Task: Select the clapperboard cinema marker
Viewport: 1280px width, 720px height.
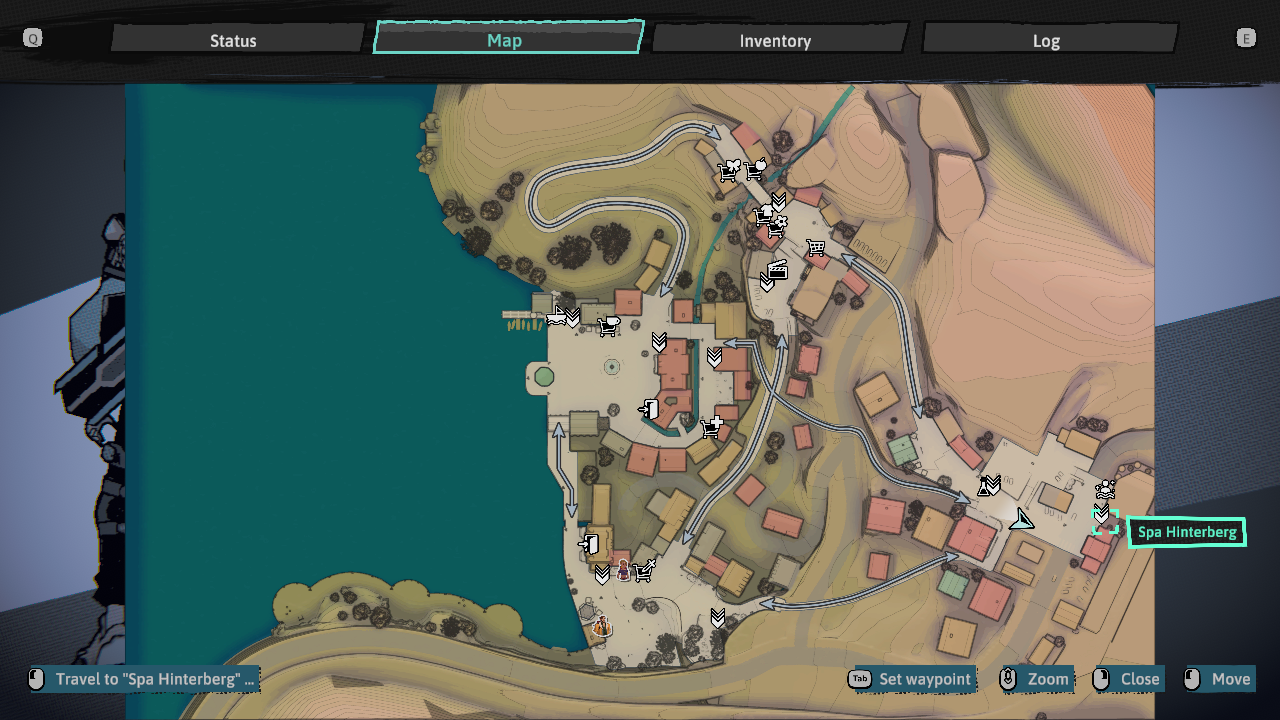Action: [x=777, y=269]
